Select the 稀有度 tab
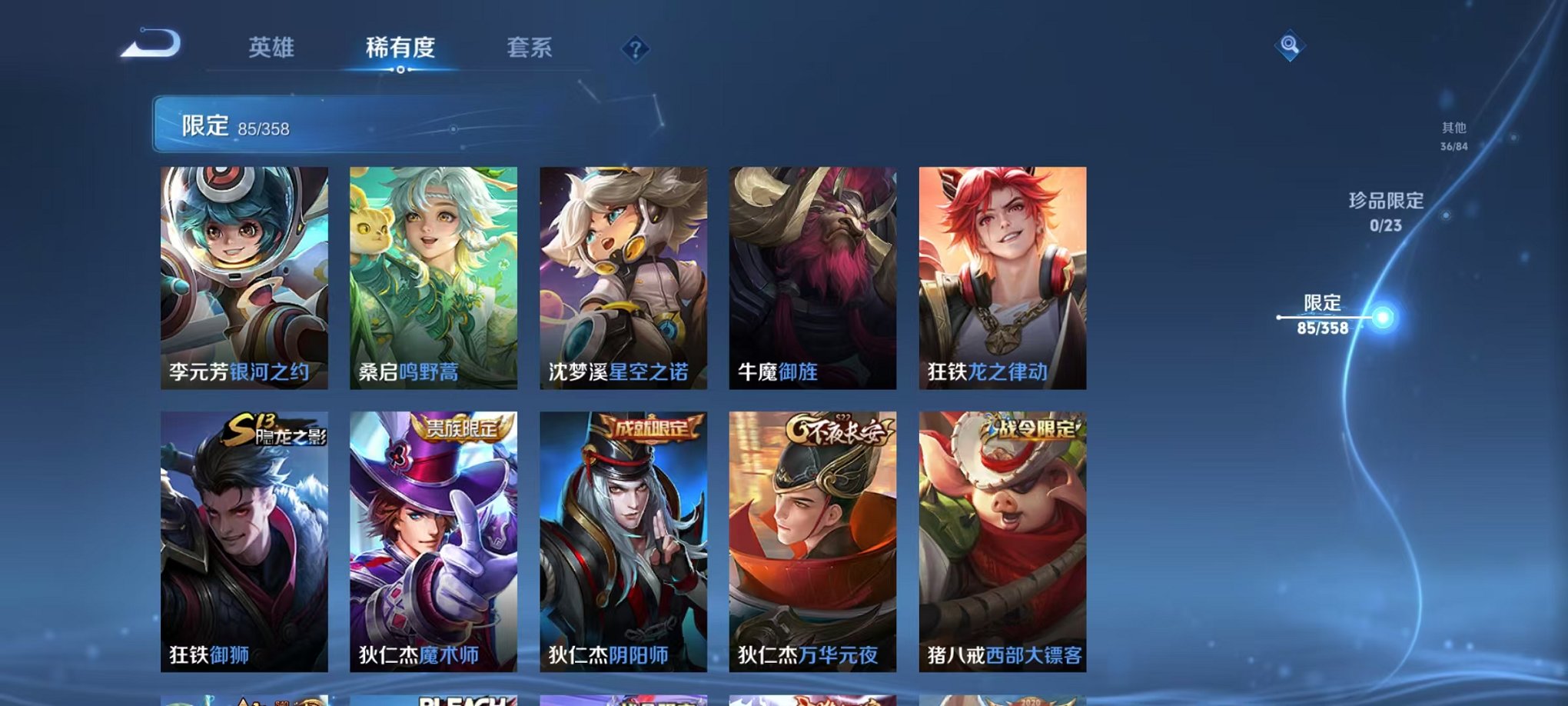Image resolution: width=1568 pixels, height=706 pixels. point(400,48)
